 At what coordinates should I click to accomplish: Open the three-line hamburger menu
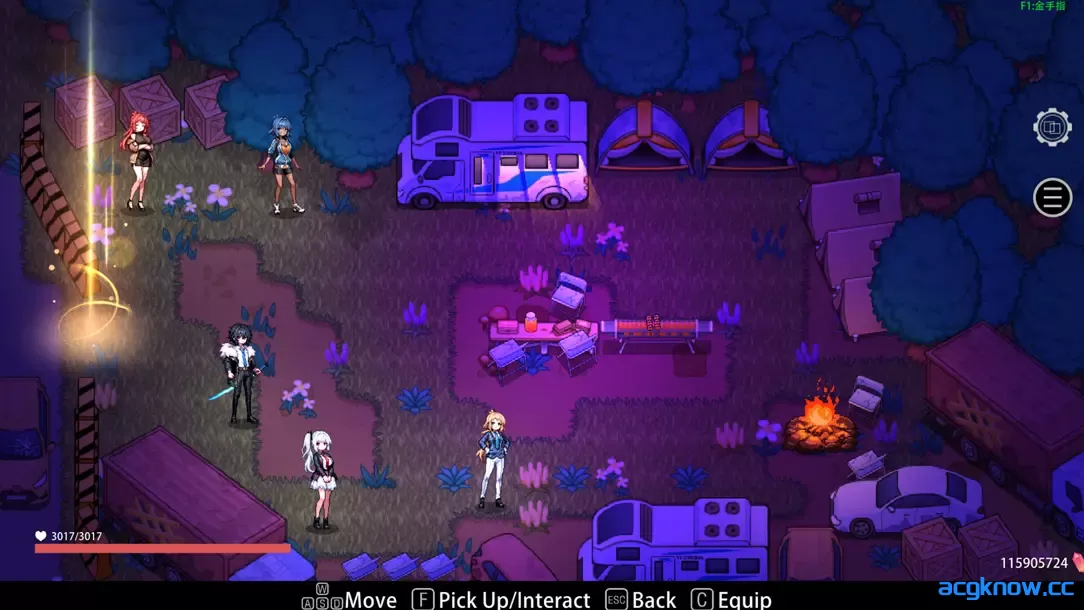(x=1052, y=198)
